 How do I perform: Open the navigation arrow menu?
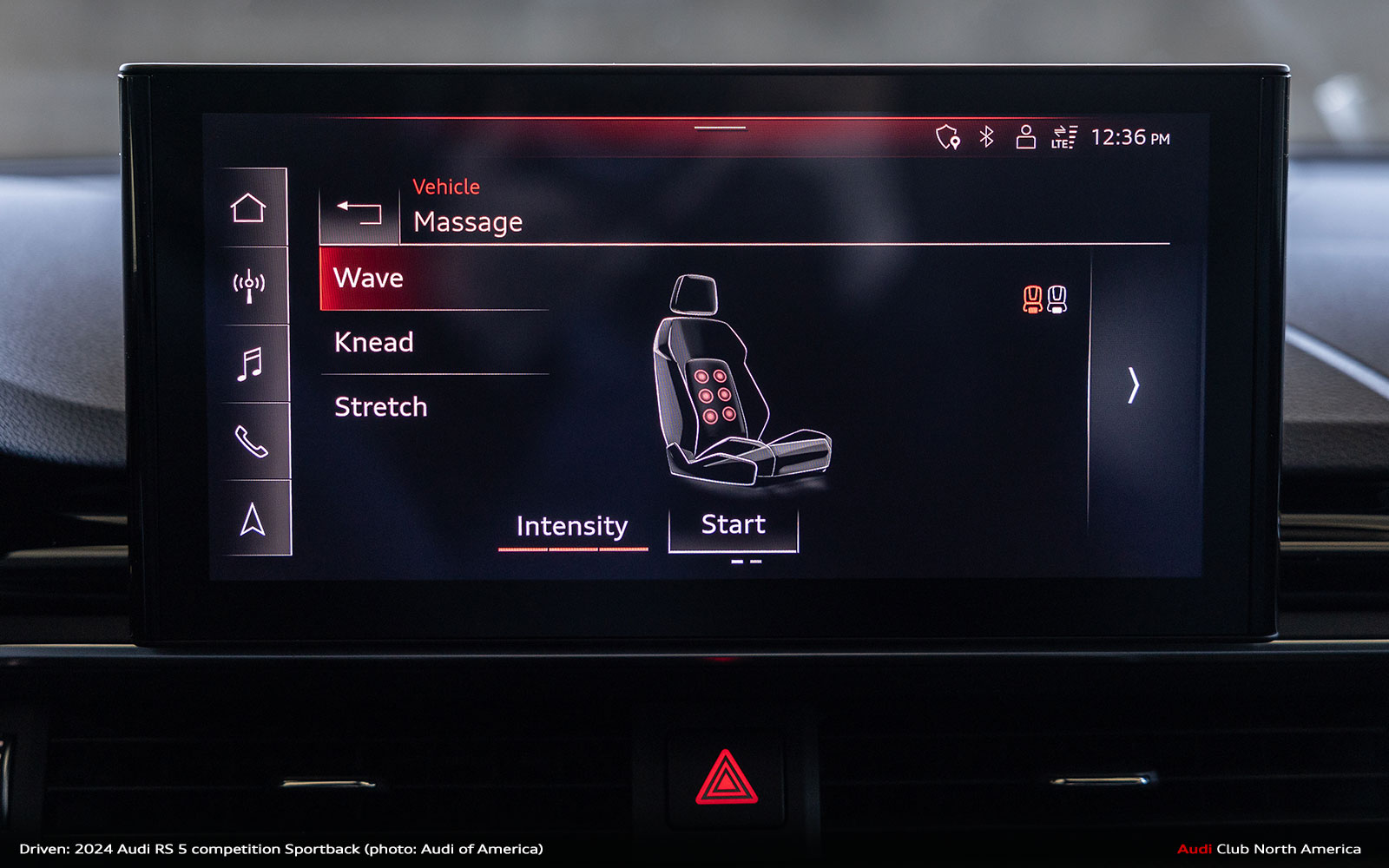[253, 520]
